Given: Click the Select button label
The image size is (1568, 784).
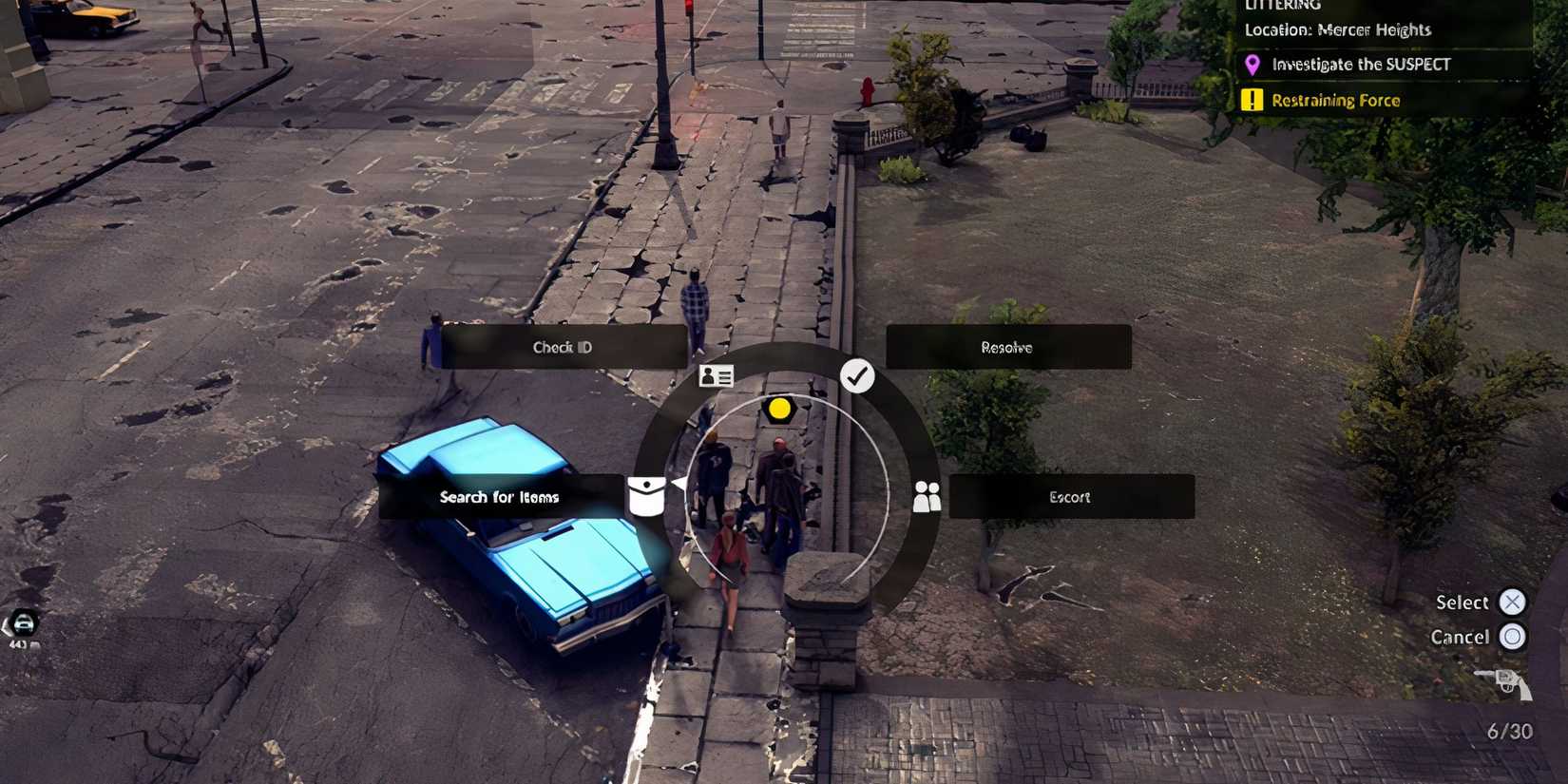Looking at the screenshot, I should click(x=1461, y=602).
